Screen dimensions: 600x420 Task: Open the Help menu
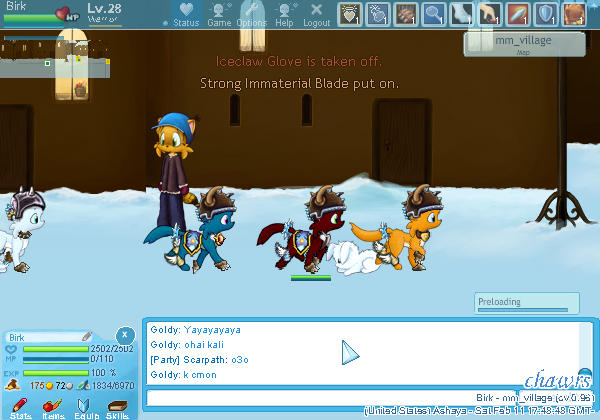pos(285,14)
